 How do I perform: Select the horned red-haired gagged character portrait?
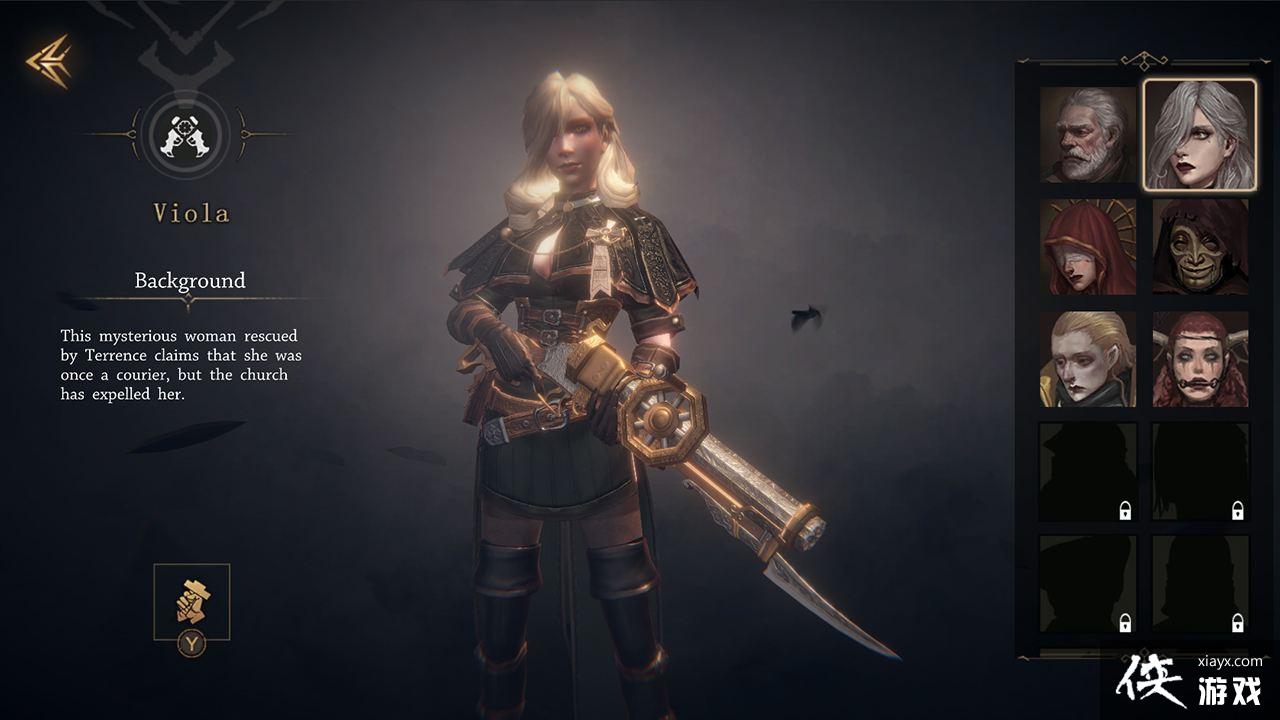1200,359
